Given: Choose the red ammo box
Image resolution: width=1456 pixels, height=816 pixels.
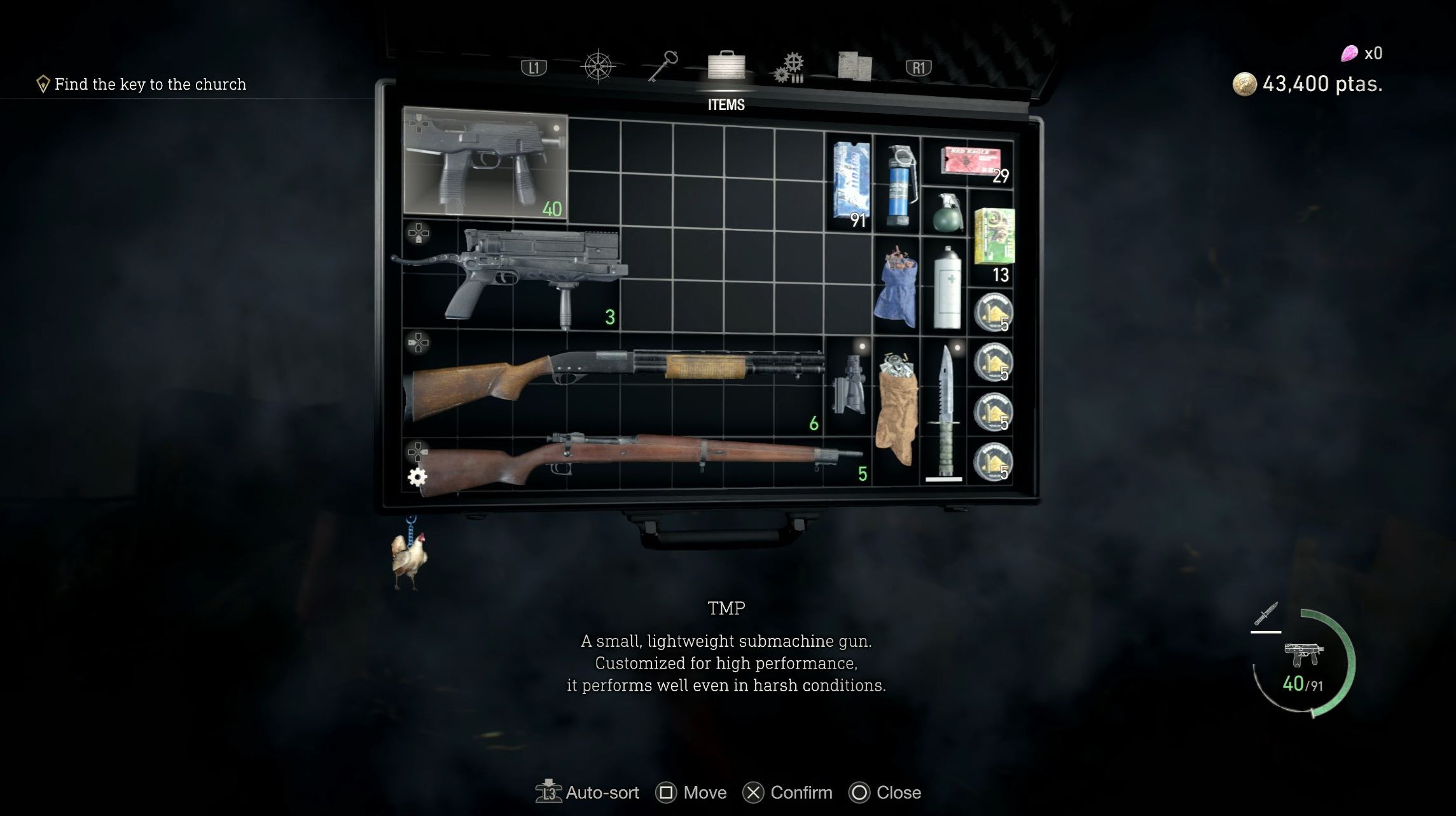Looking at the screenshot, I should click(x=970, y=161).
